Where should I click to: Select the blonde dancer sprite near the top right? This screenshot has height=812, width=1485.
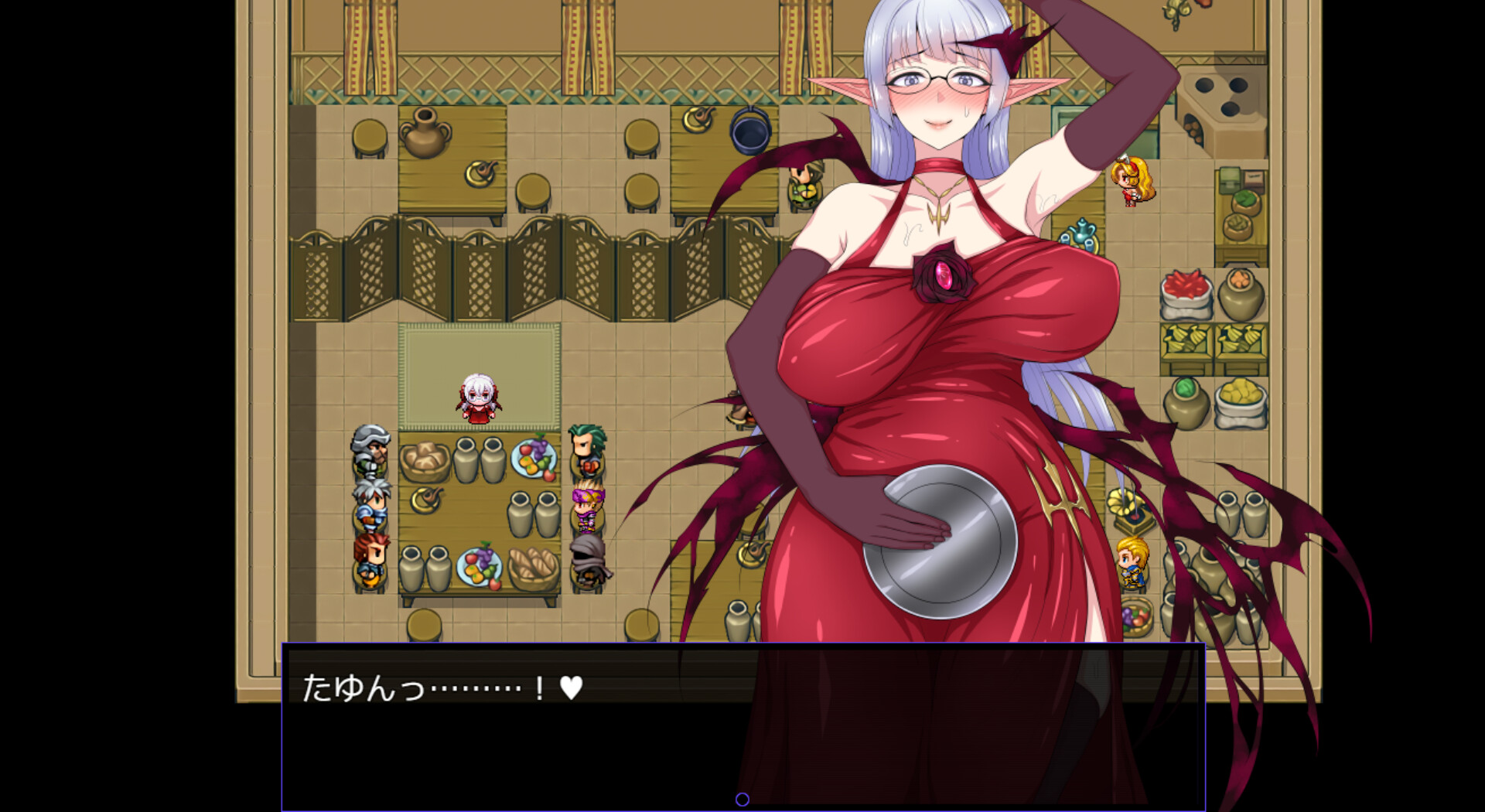[1129, 186]
